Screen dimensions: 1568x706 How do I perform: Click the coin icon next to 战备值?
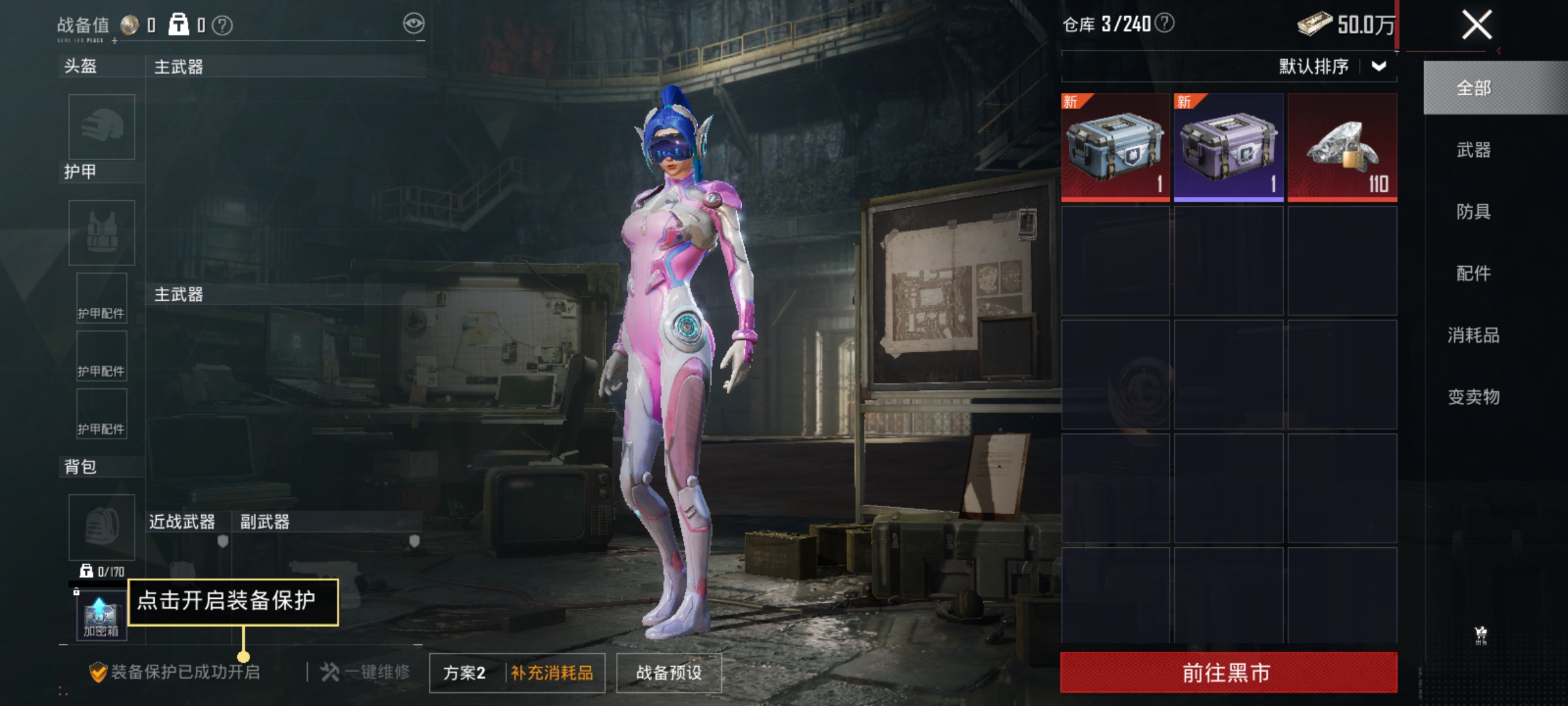point(130,24)
